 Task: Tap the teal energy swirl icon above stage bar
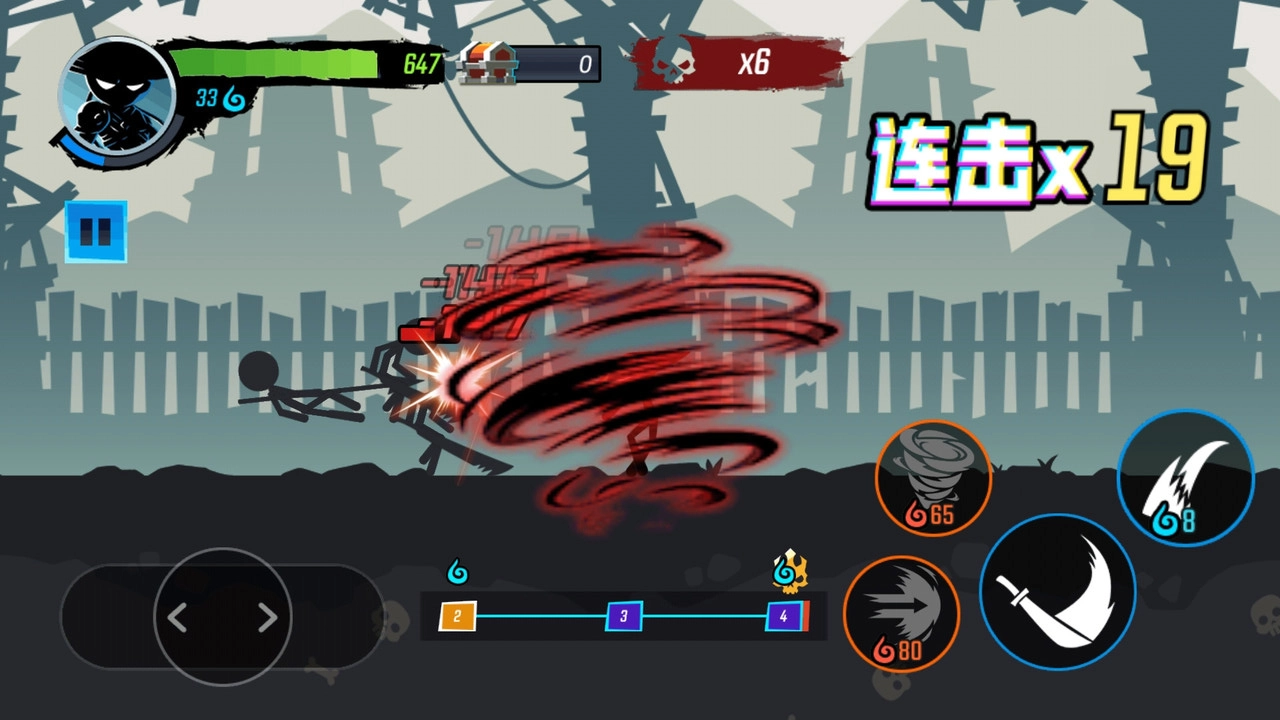pyautogui.click(x=455, y=571)
